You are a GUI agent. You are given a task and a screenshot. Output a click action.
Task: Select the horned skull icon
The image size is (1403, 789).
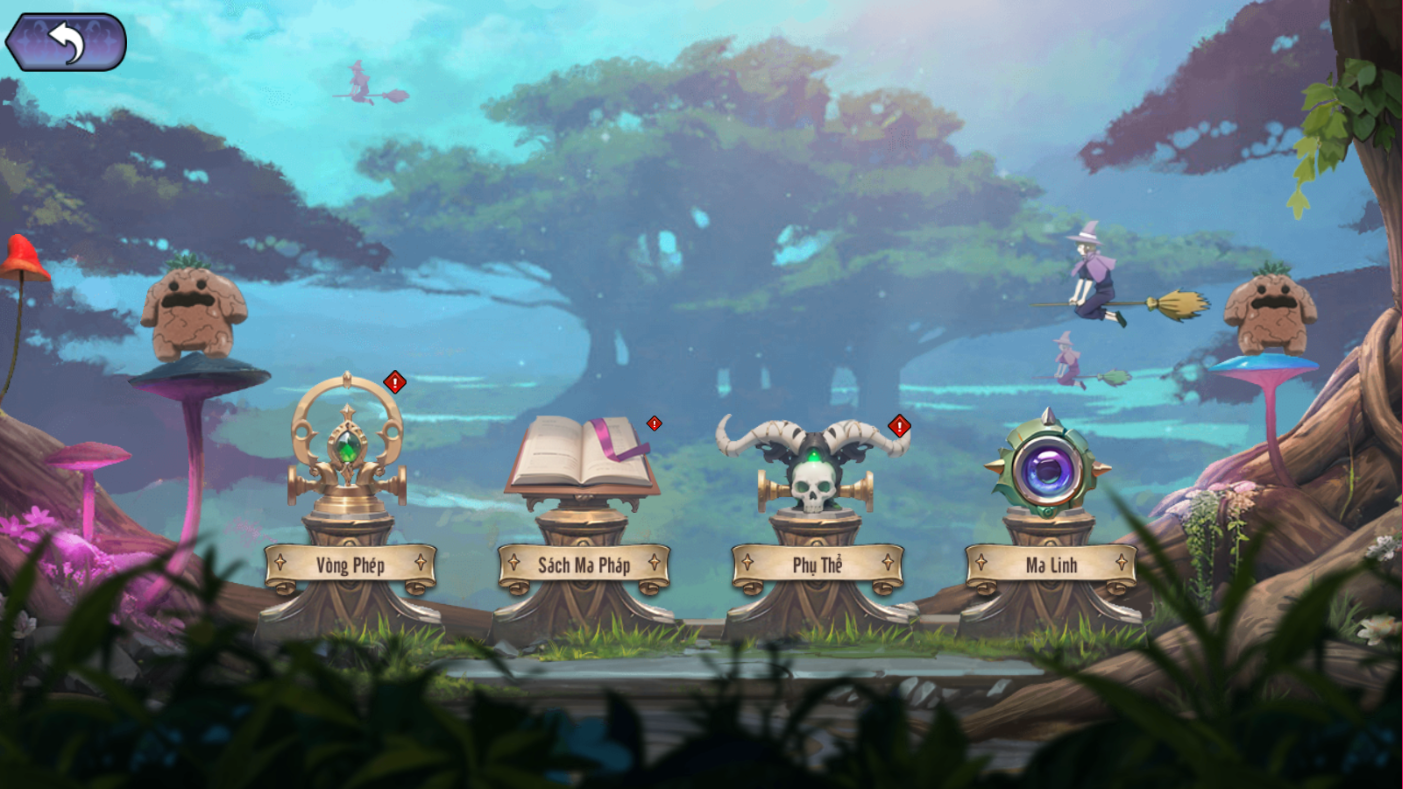pos(814,463)
